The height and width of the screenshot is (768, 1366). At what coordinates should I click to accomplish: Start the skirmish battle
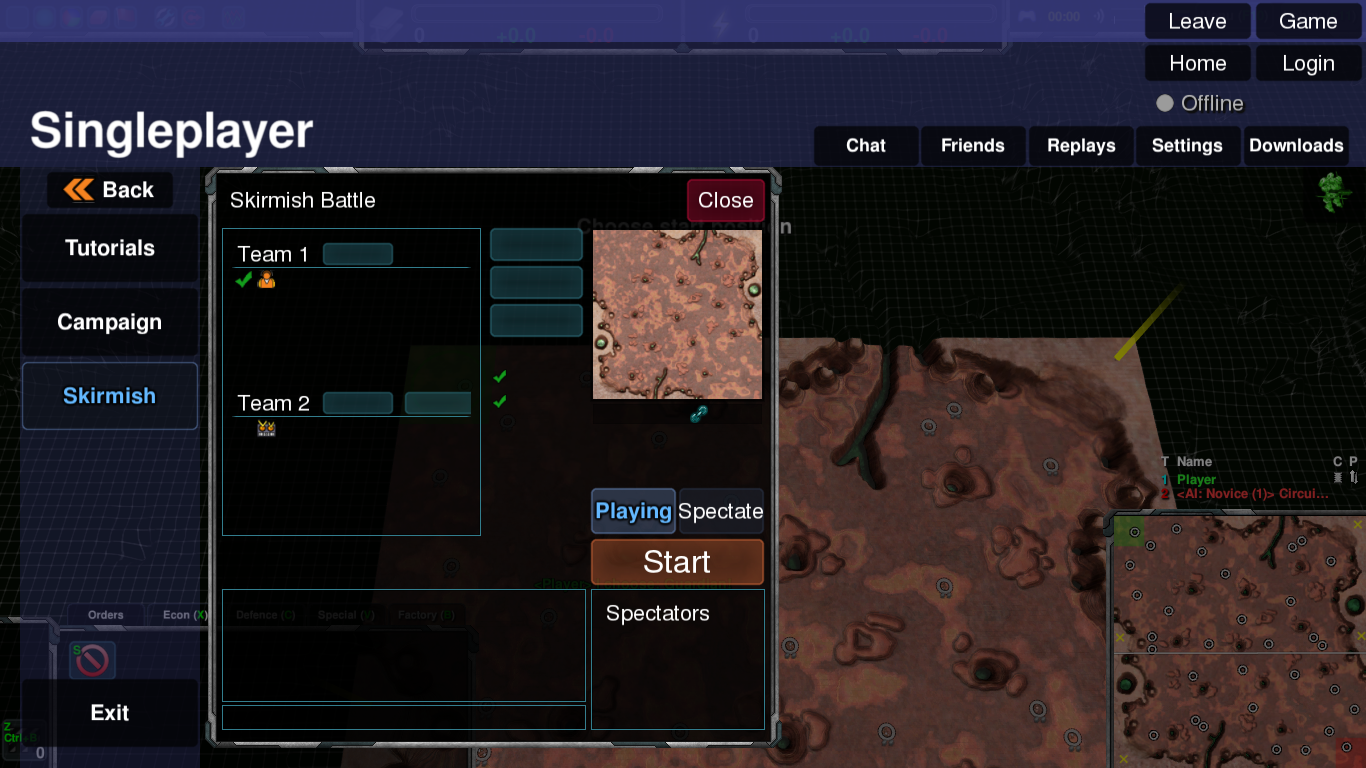tap(677, 562)
